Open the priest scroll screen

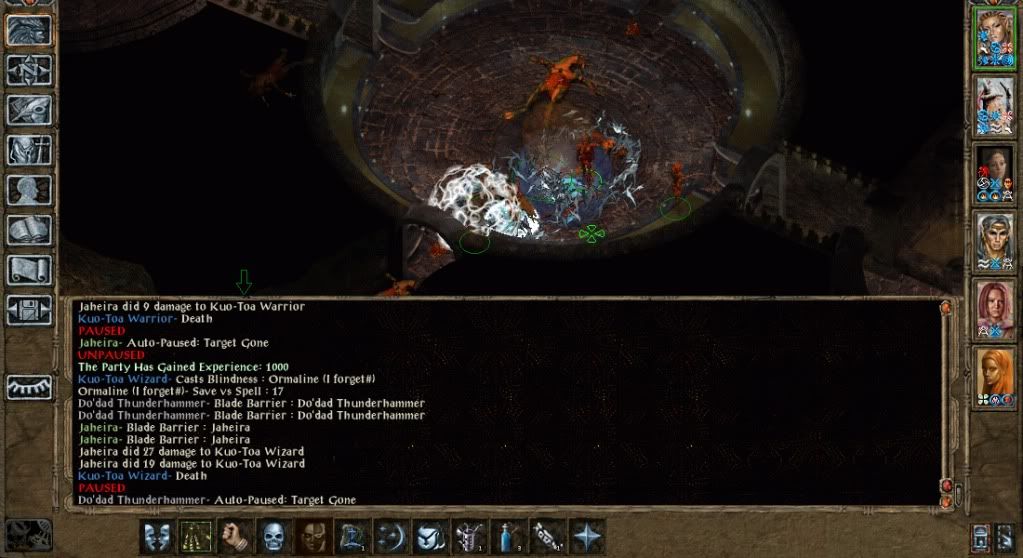coord(30,270)
